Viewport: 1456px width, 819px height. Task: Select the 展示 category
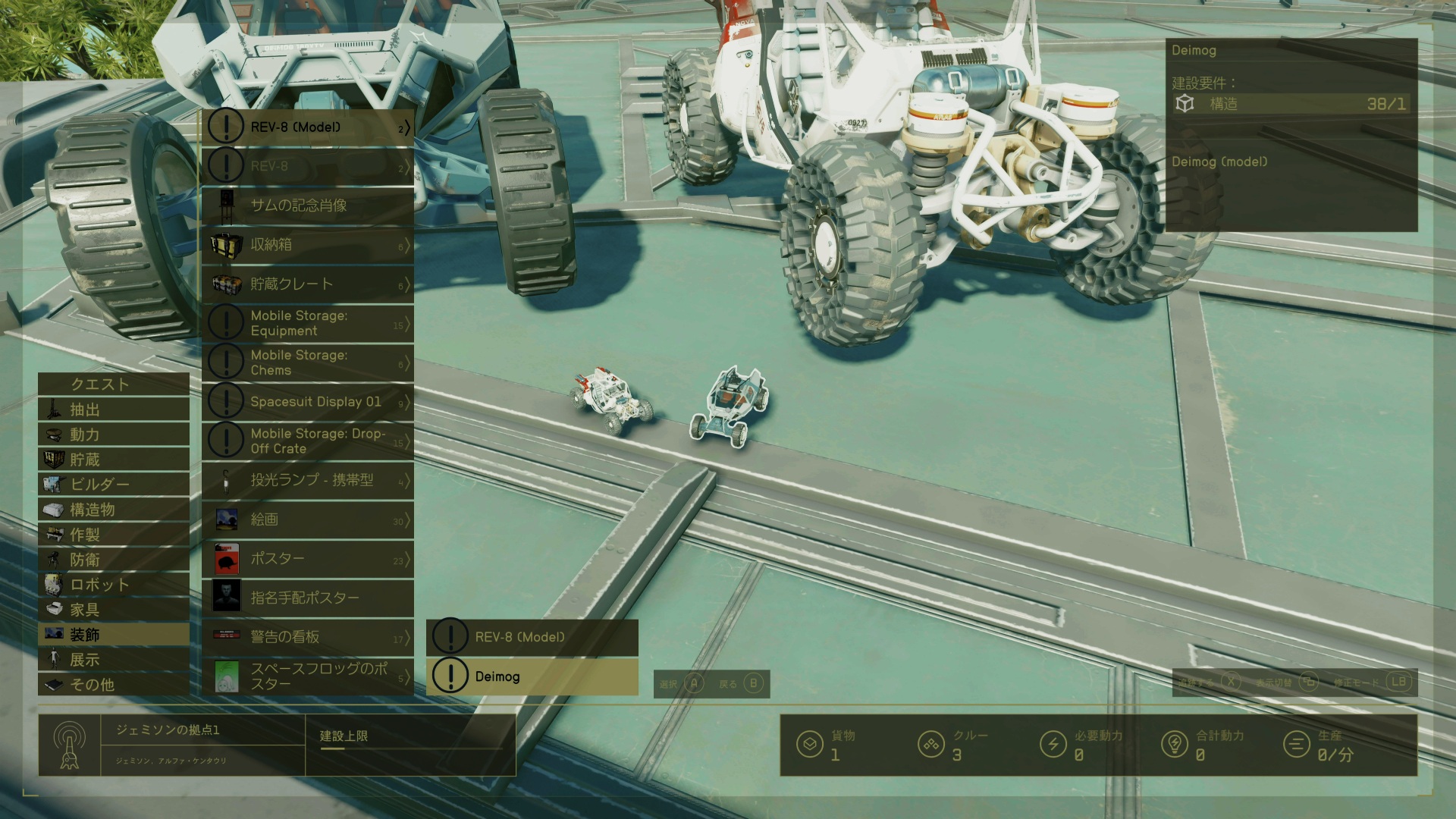click(114, 660)
